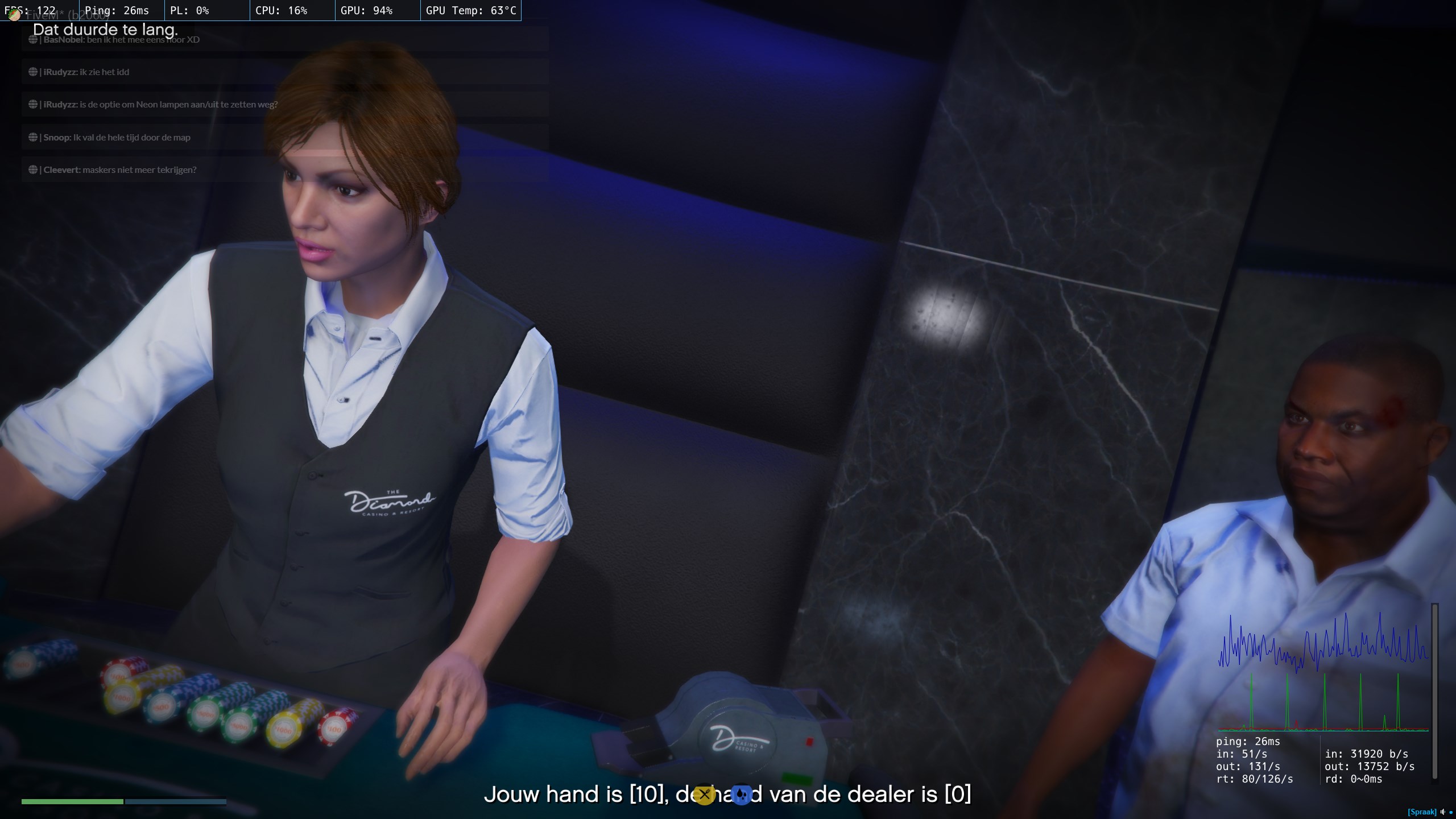1456x819 pixels.
Task: Select BasNobel's chat message row
Action: pos(122,40)
